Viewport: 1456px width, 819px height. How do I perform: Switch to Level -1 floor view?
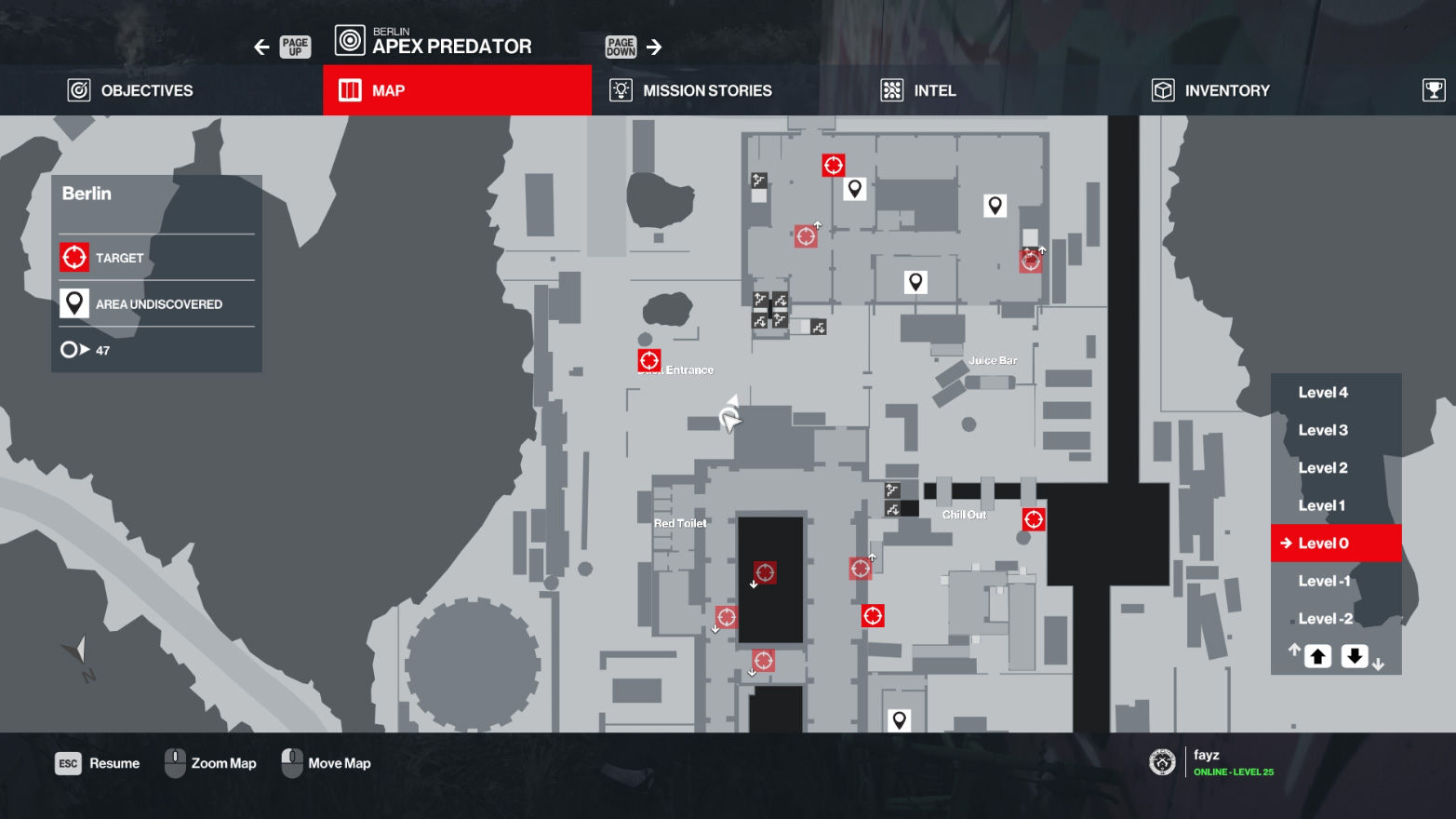coord(1323,580)
